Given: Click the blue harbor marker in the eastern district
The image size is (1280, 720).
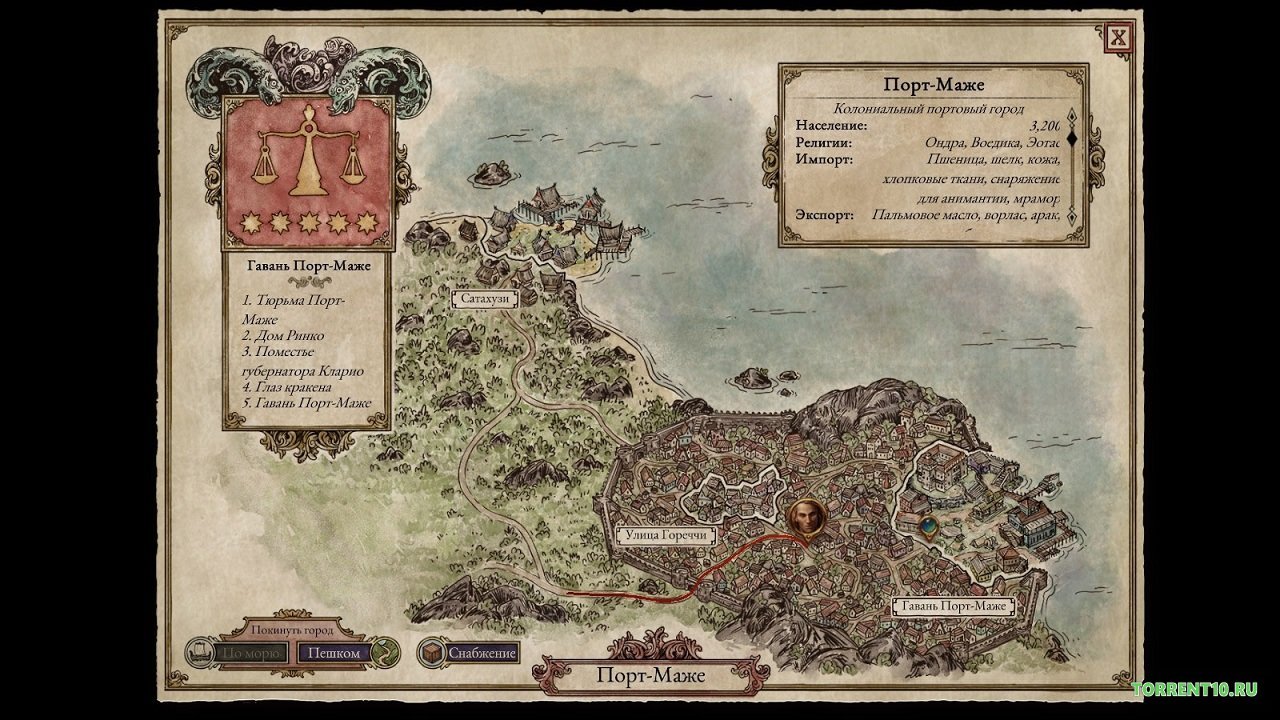Looking at the screenshot, I should point(928,527).
